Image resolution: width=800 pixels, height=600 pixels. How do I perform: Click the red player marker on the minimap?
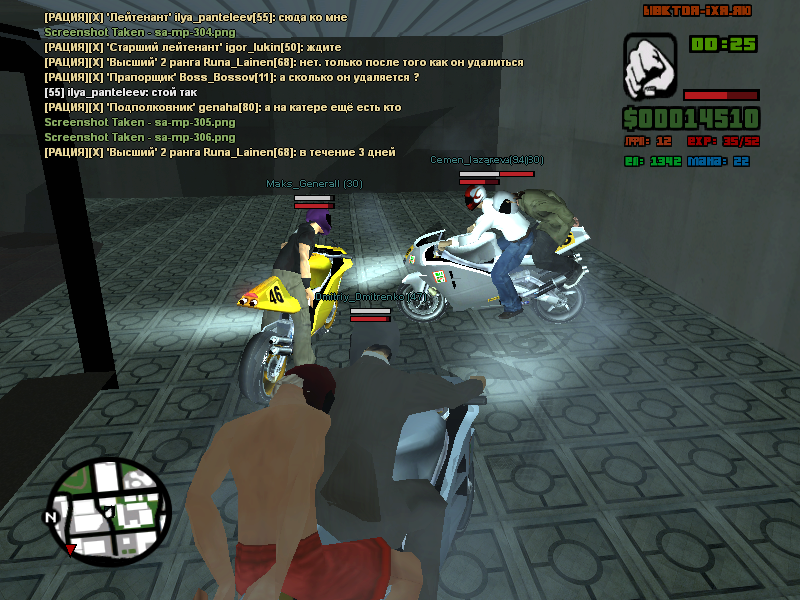70,549
